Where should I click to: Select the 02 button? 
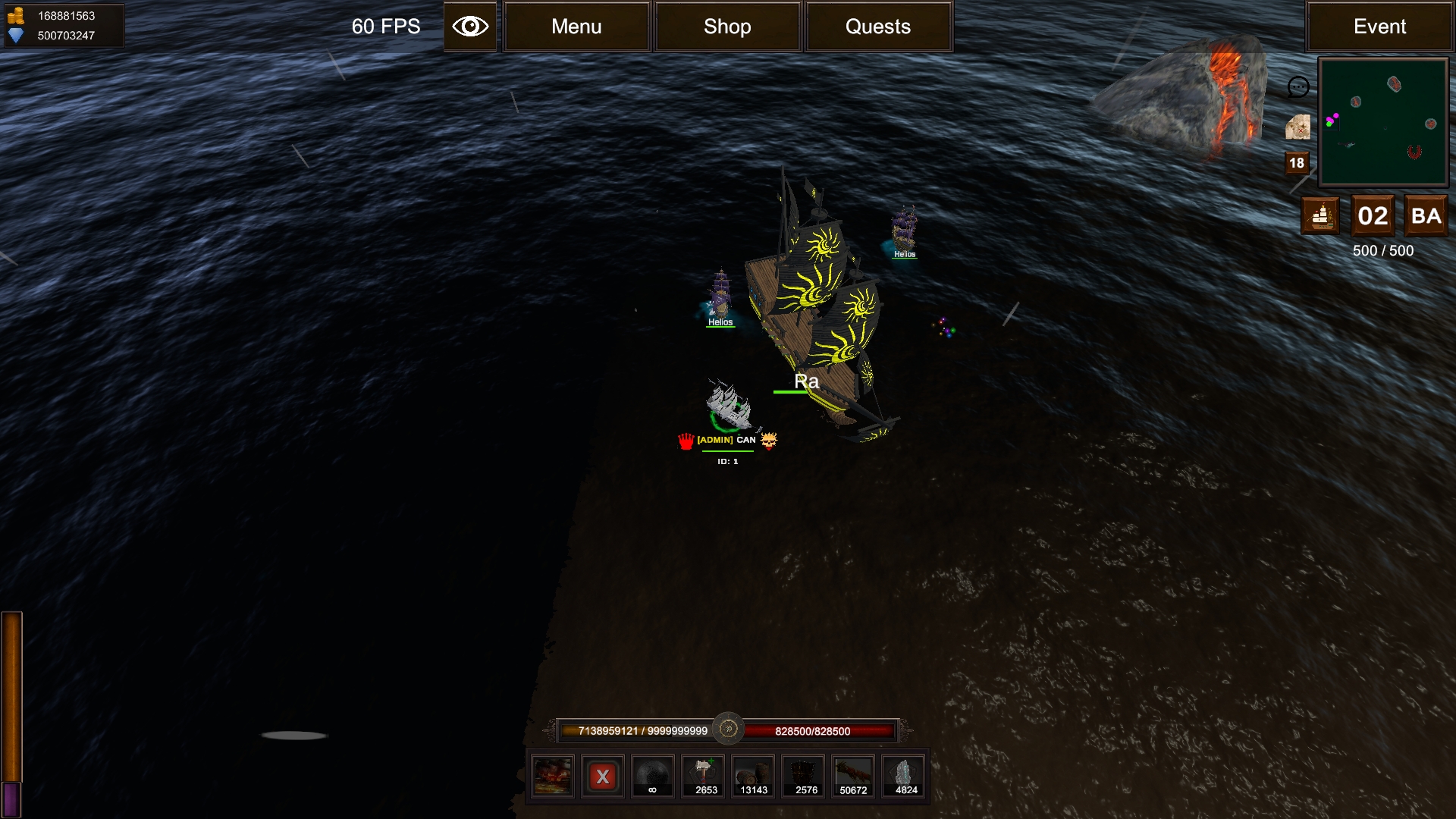tap(1373, 216)
